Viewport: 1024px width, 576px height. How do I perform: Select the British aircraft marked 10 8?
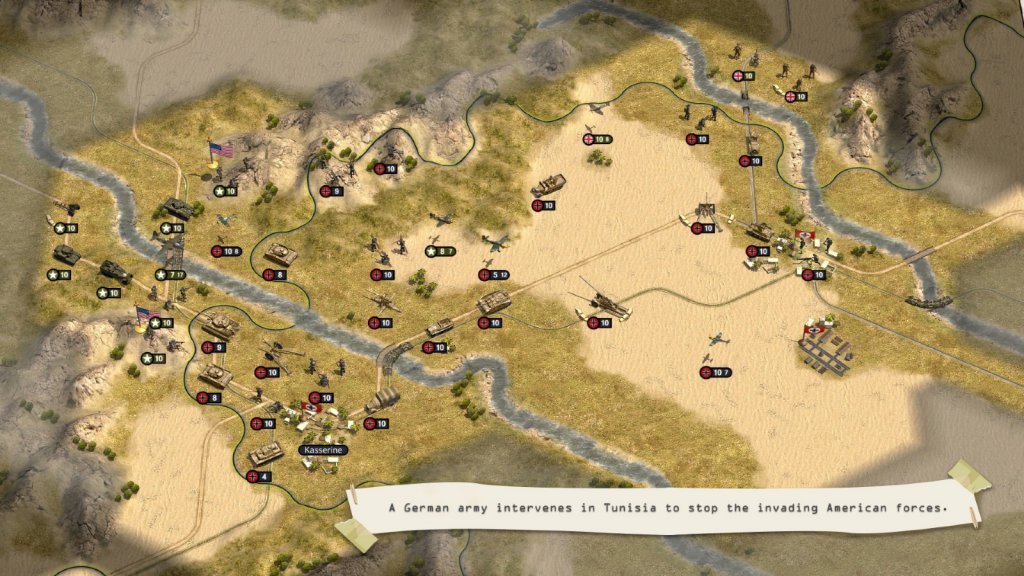pyautogui.click(x=598, y=109)
